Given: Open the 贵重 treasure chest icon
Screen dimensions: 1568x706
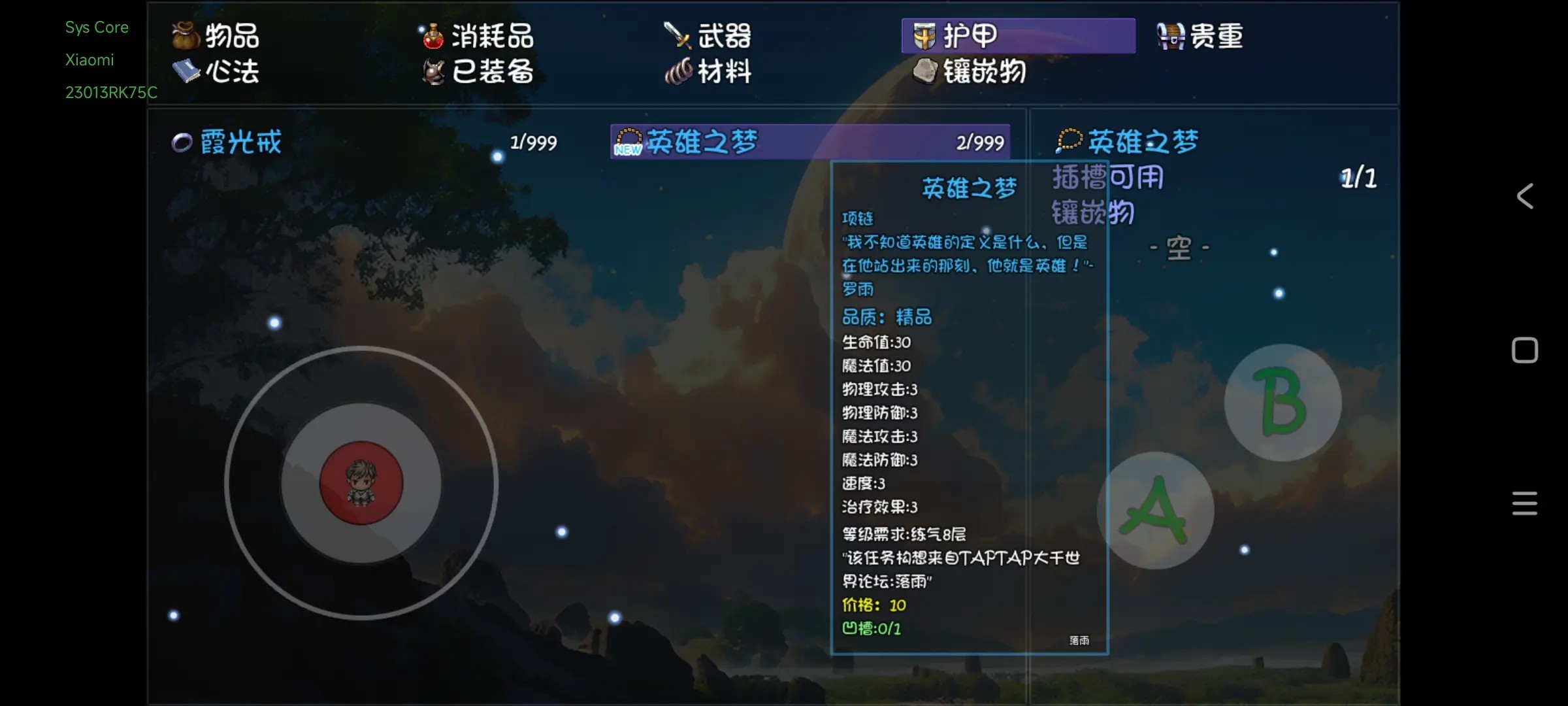Looking at the screenshot, I should (1169, 36).
